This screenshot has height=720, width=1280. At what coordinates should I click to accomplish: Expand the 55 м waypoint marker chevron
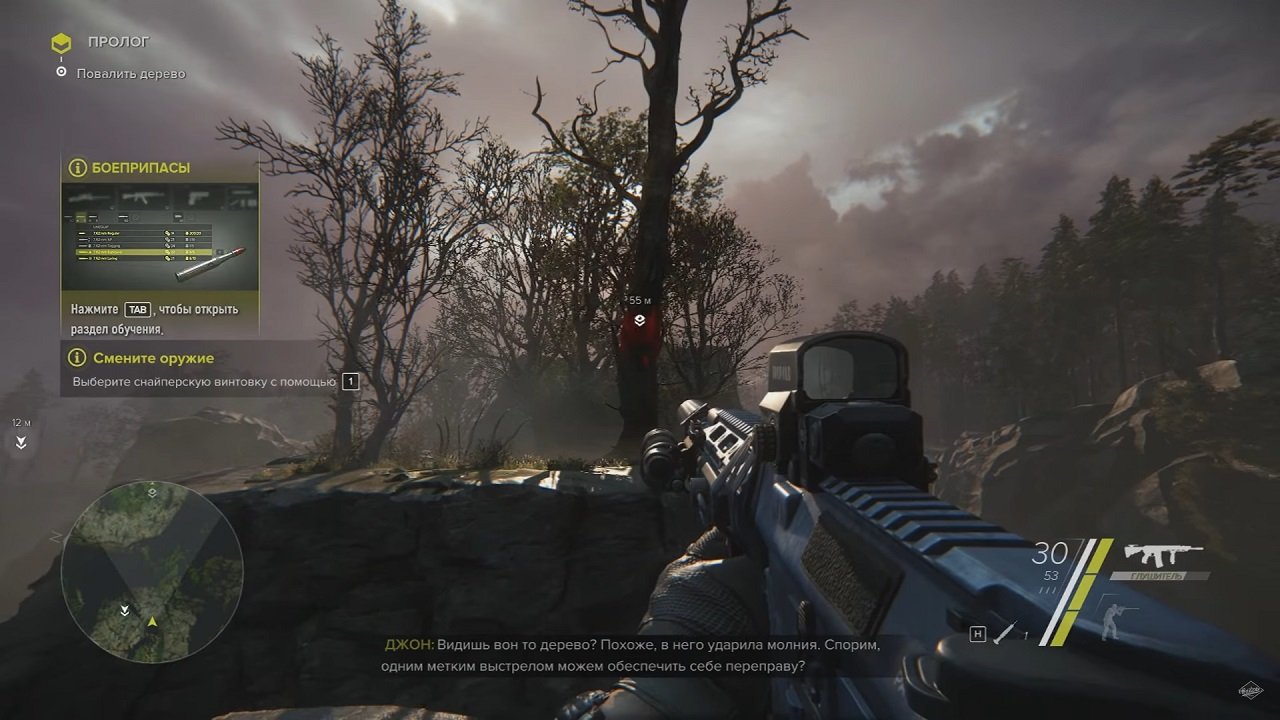639,318
